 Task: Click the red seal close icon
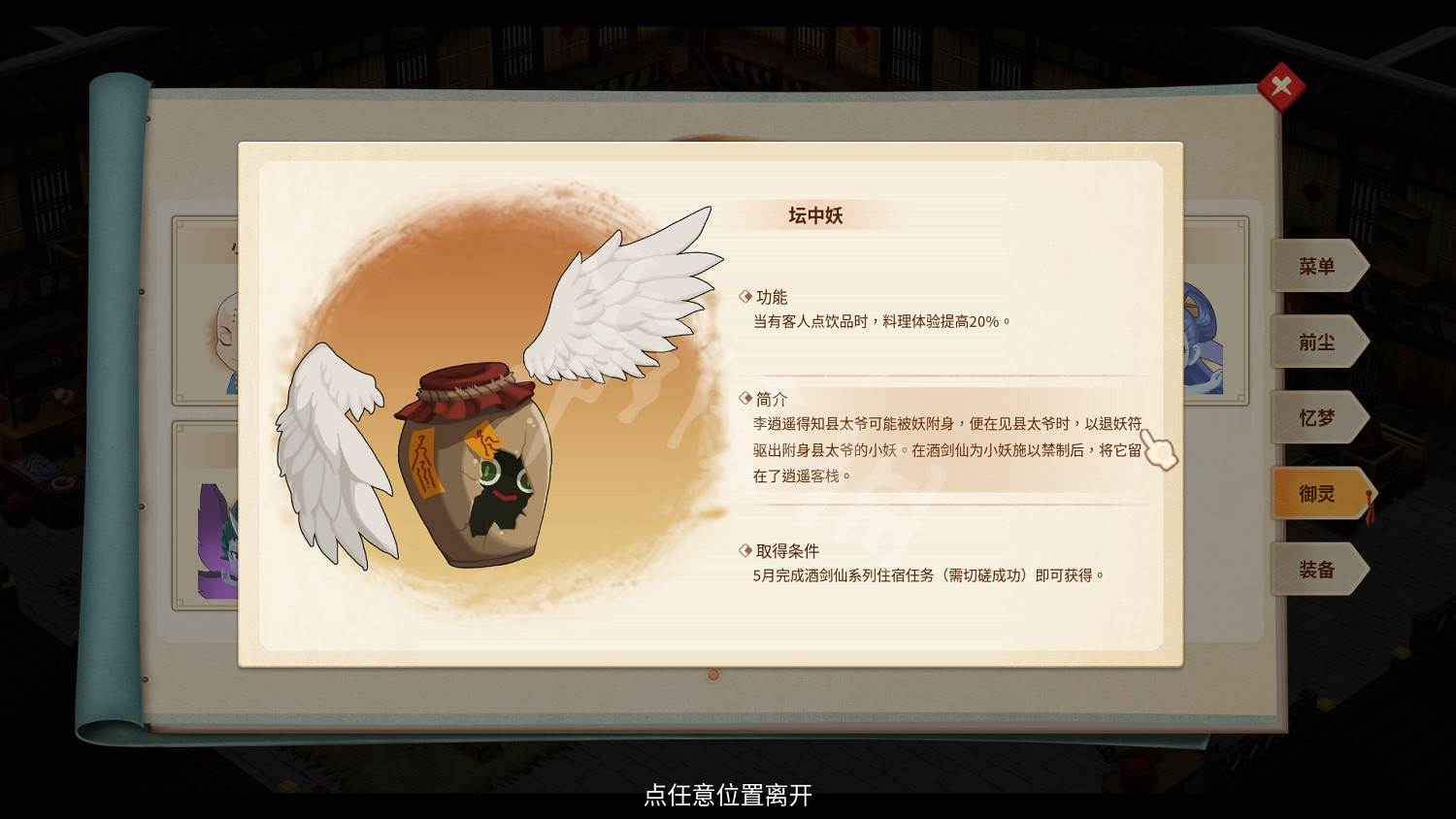1283,86
